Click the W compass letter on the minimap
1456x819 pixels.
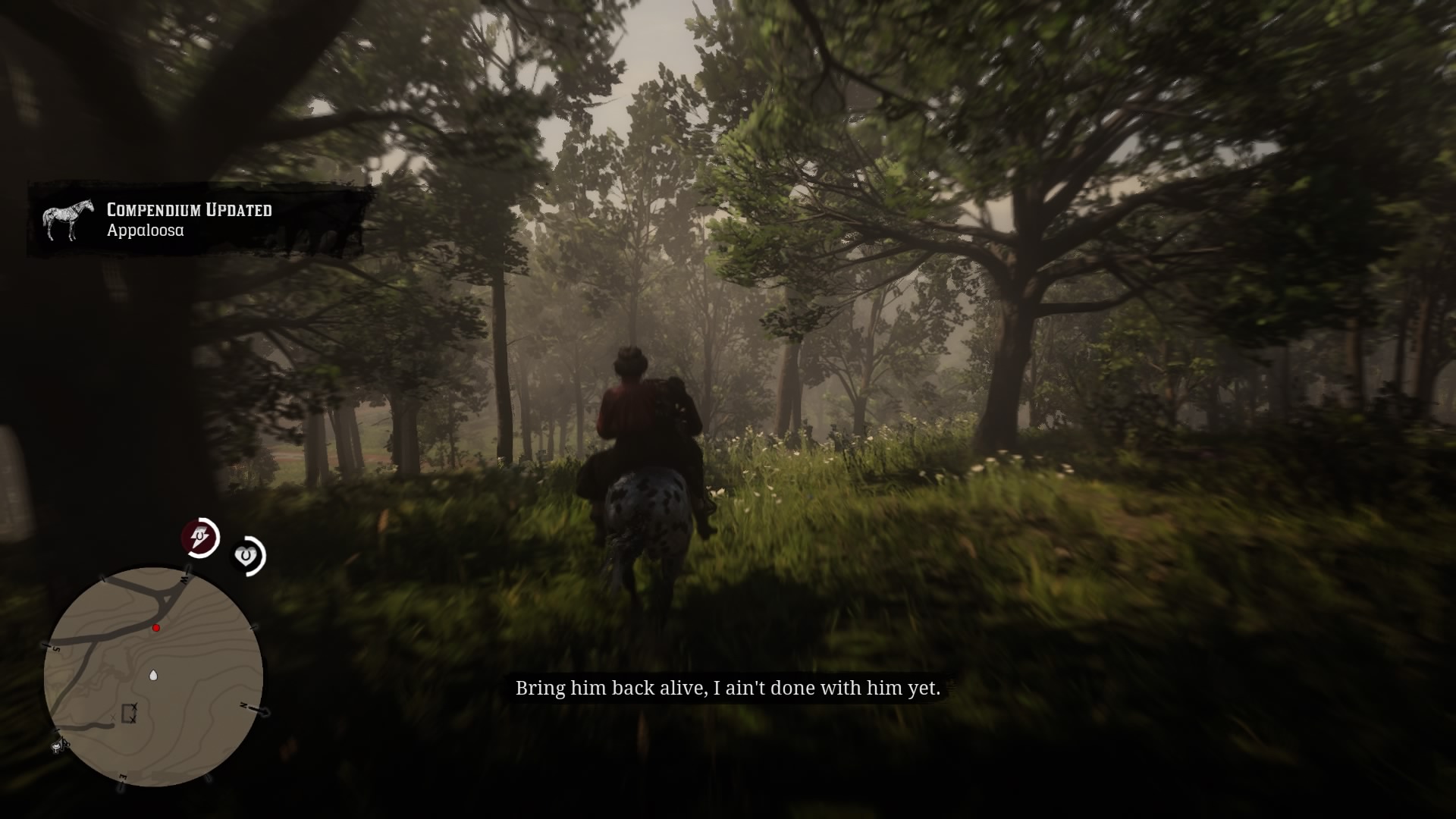coord(184,579)
